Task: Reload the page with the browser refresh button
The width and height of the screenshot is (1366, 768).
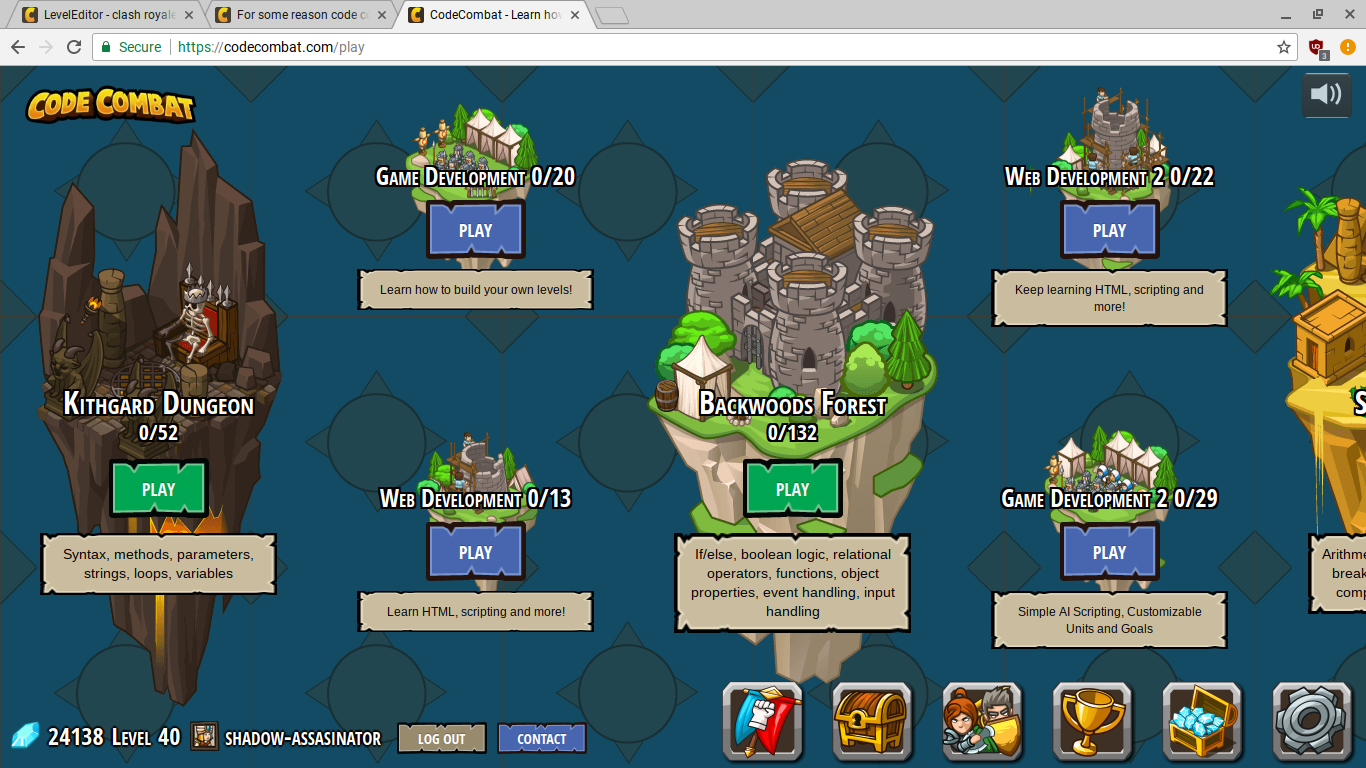Action: [x=74, y=47]
